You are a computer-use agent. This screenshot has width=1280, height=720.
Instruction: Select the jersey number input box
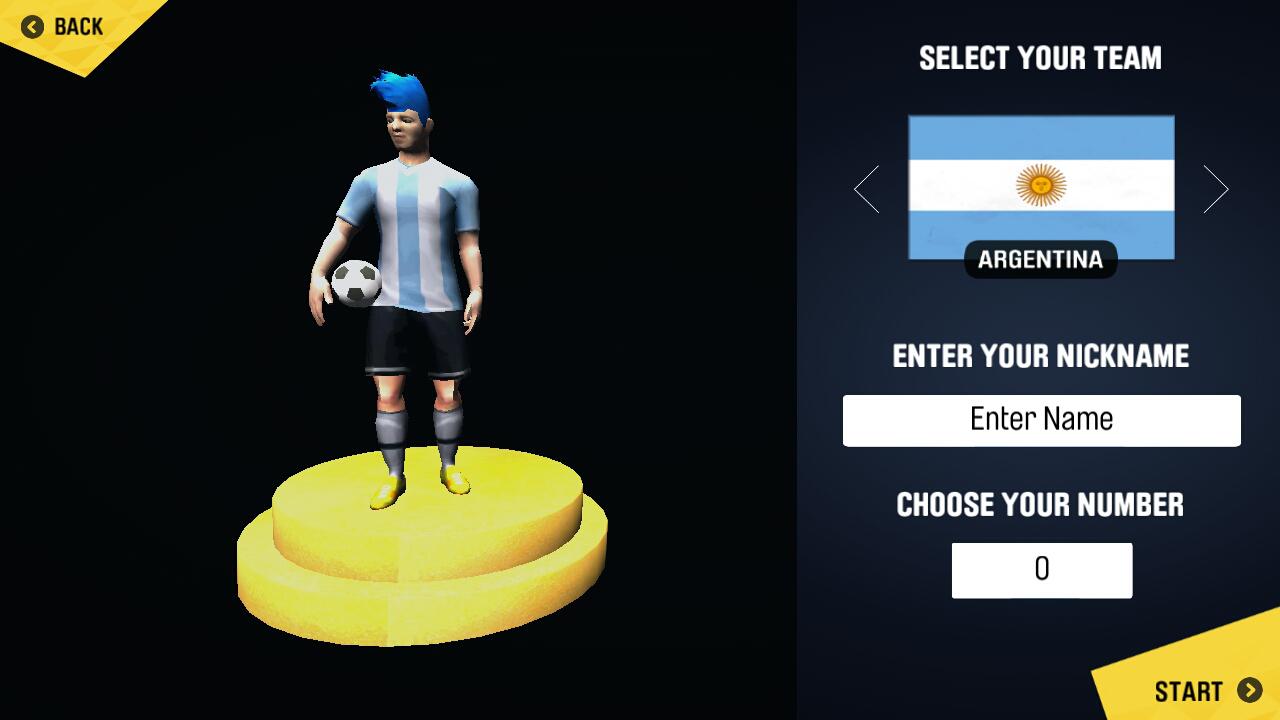tap(1041, 570)
